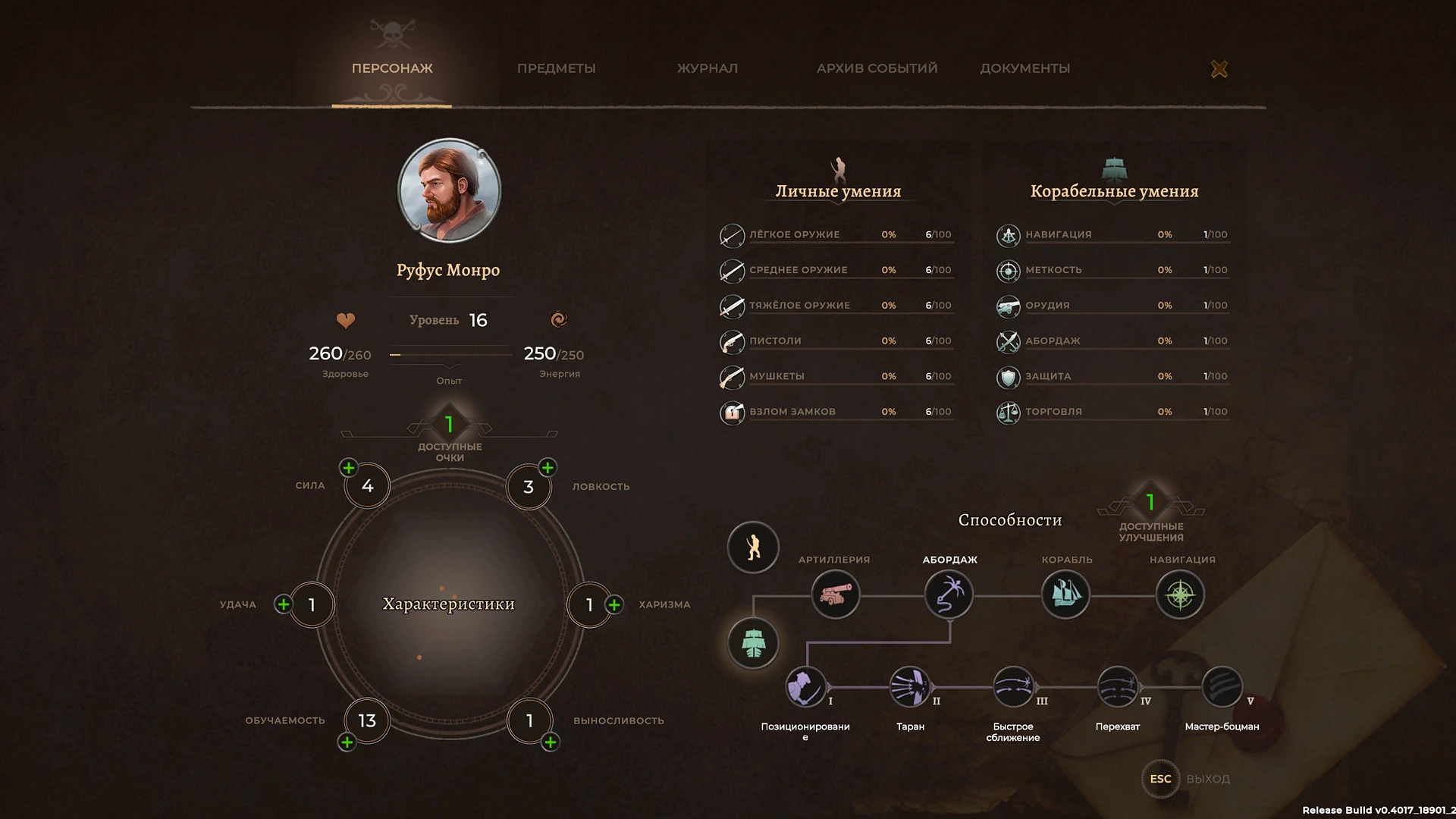
Task: Increase Ловкость with its plus button
Action: coord(548,467)
